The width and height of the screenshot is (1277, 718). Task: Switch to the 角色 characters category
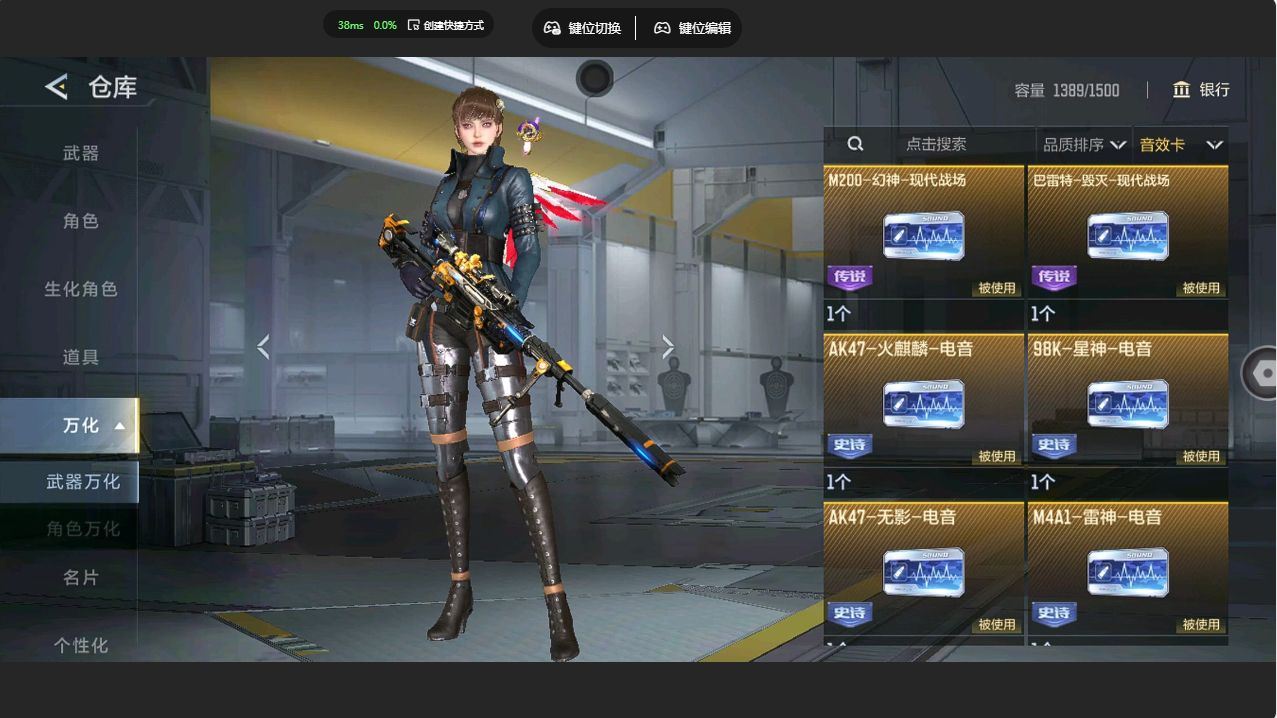pos(81,221)
